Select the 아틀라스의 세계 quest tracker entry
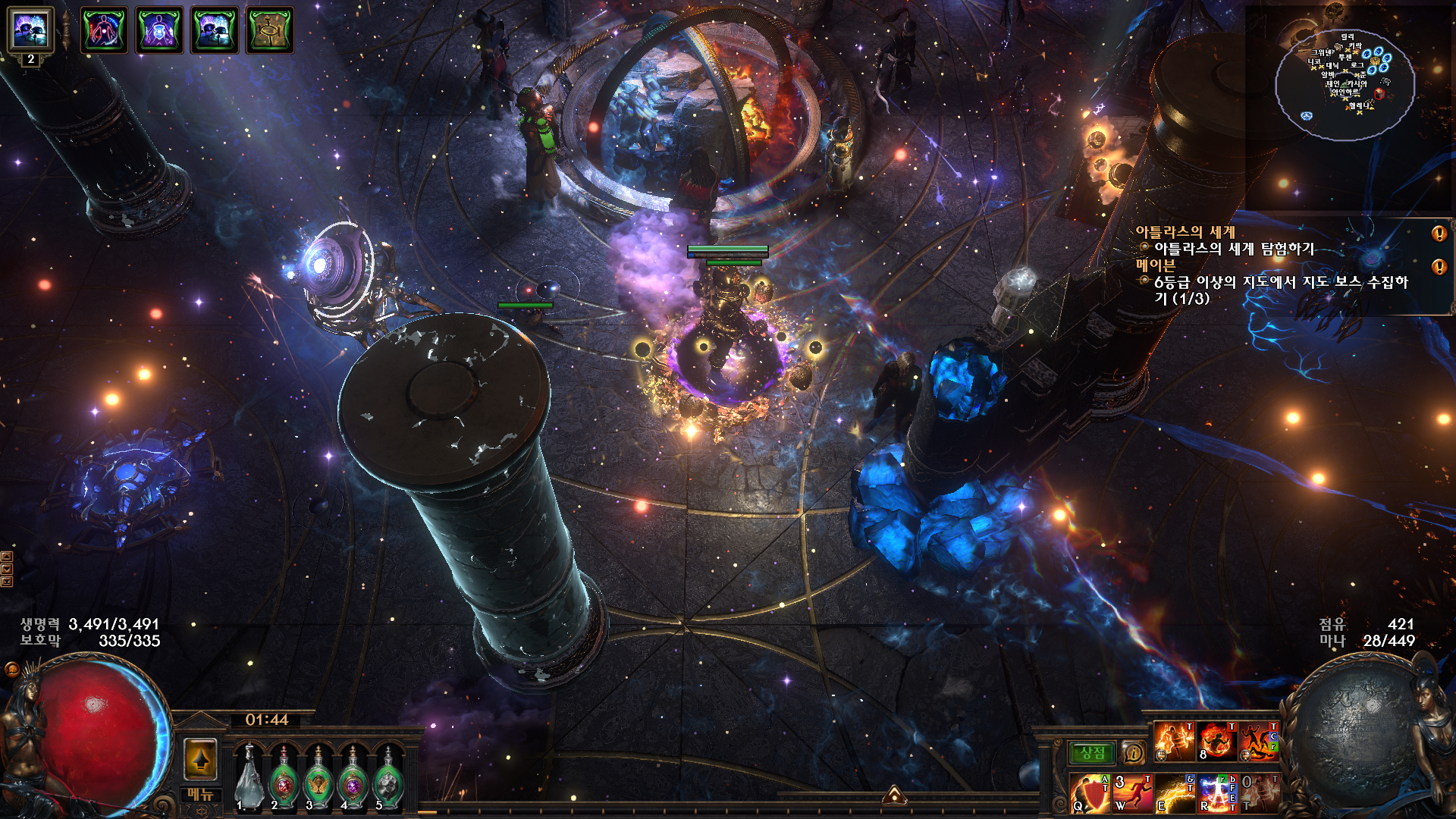This screenshot has height=819, width=1456. coord(1185,232)
